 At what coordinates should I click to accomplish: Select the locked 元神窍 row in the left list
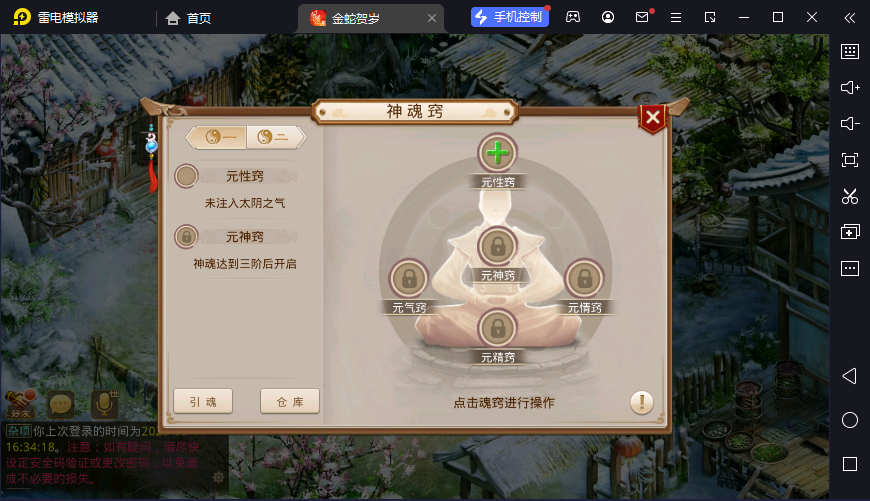coord(237,237)
